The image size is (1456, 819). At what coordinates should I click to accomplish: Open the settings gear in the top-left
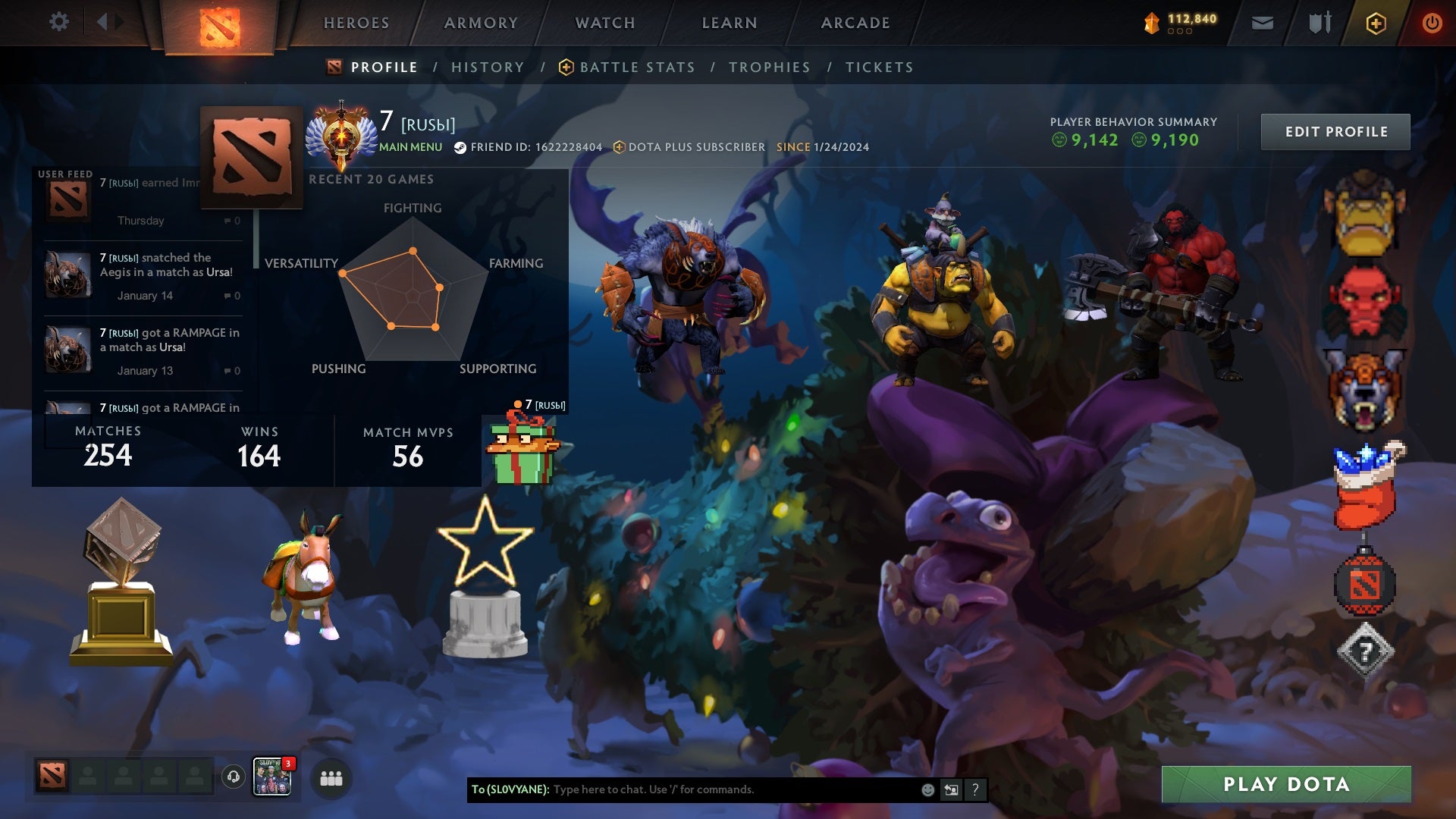click(x=59, y=22)
